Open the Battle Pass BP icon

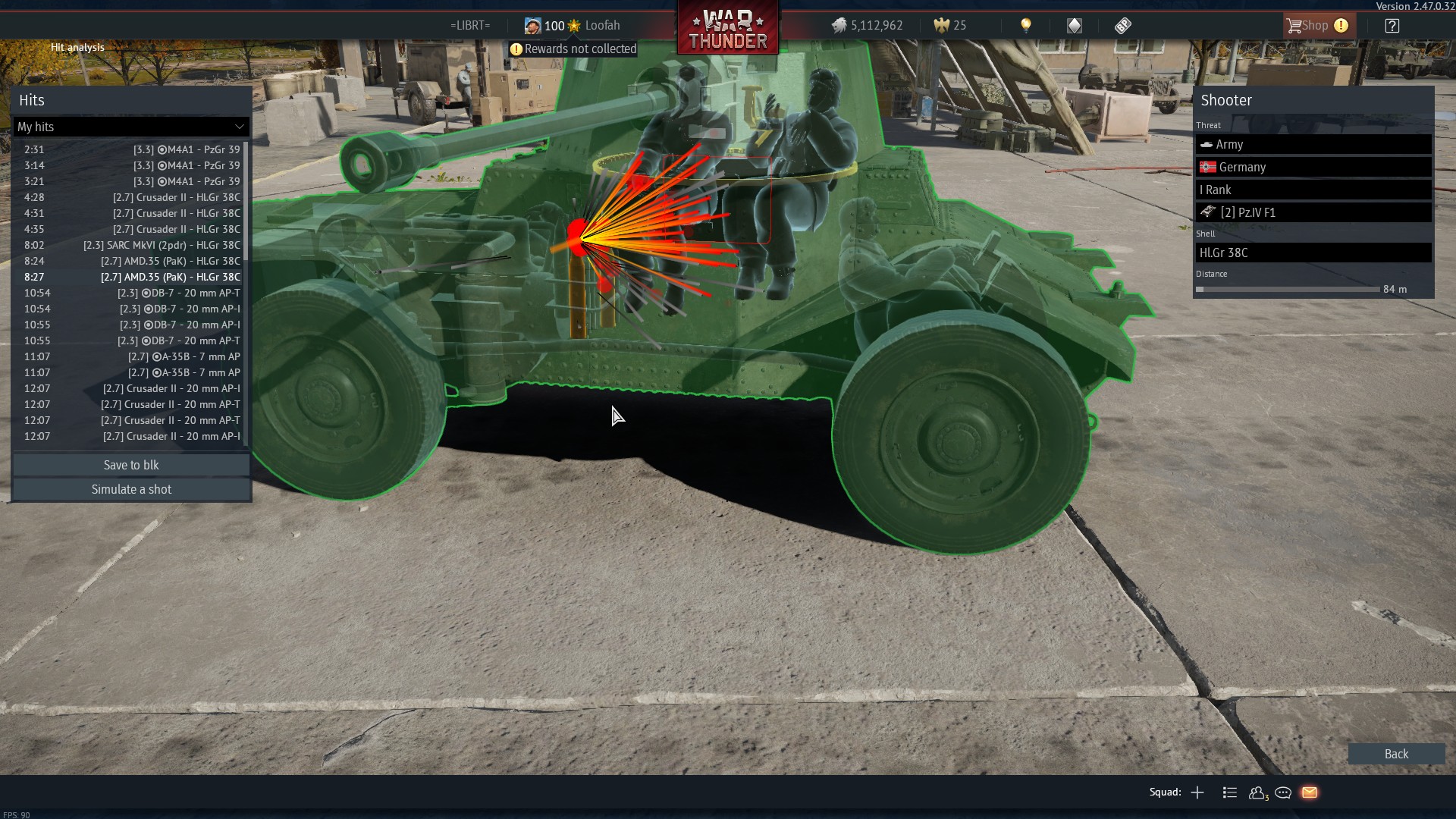pyautogui.click(x=1122, y=25)
